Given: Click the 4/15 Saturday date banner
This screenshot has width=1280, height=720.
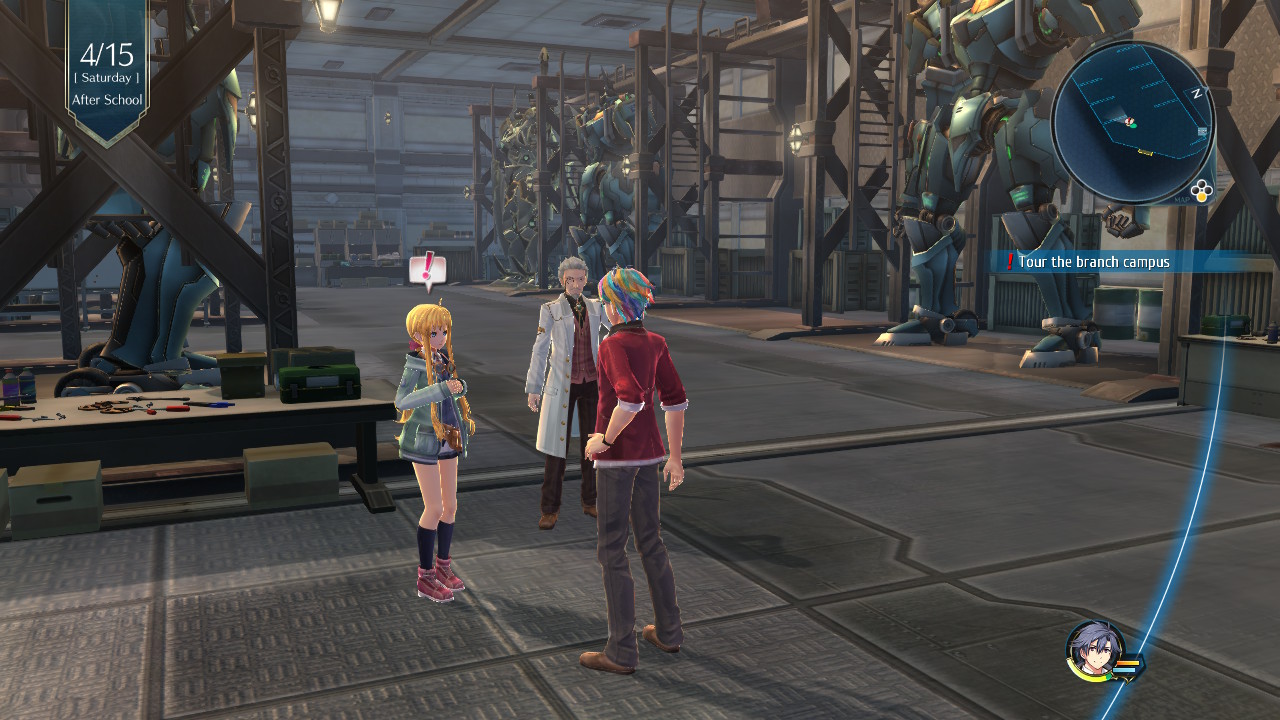Looking at the screenshot, I should tap(107, 68).
